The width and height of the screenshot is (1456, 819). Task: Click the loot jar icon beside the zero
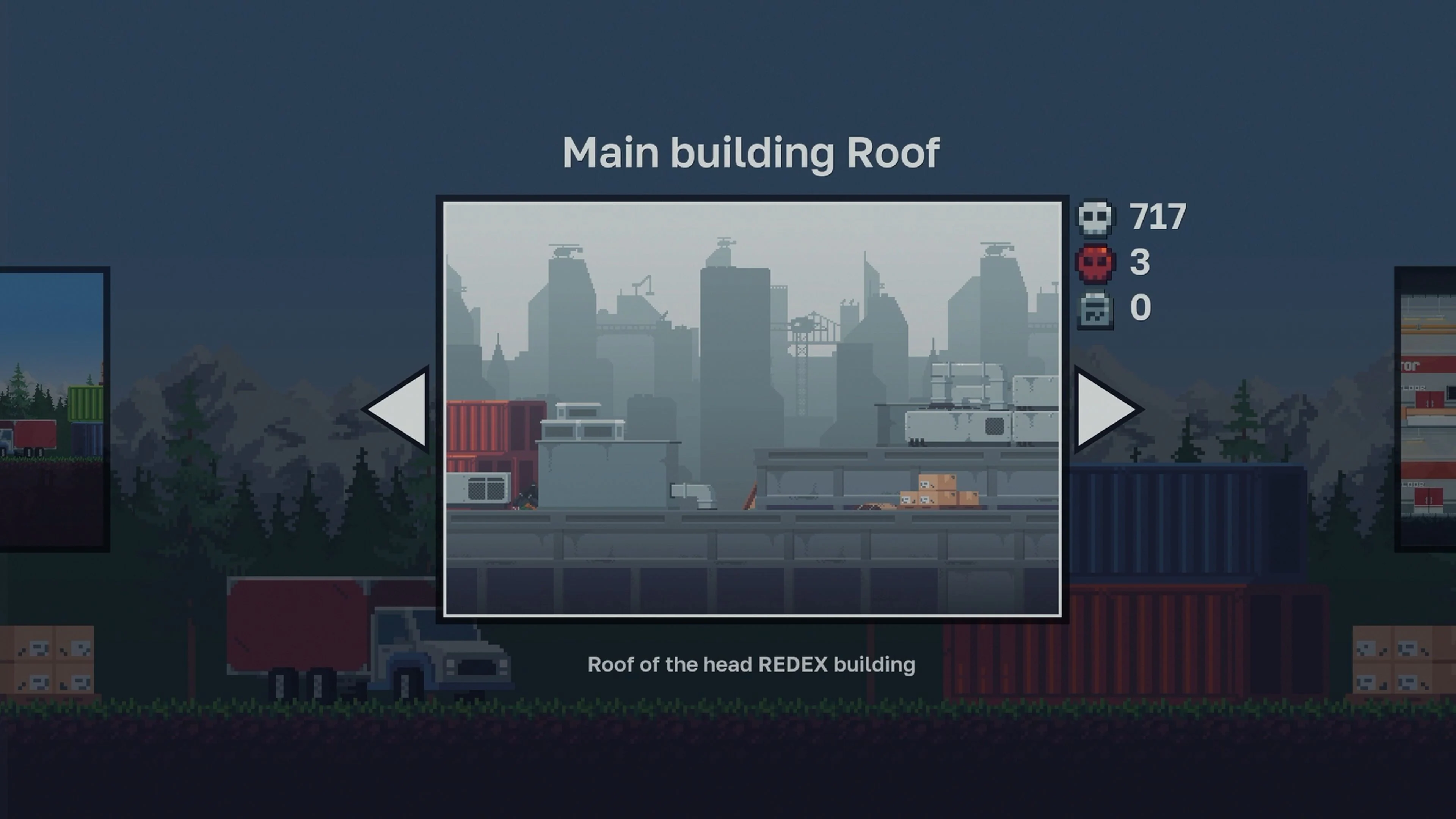[1095, 308]
